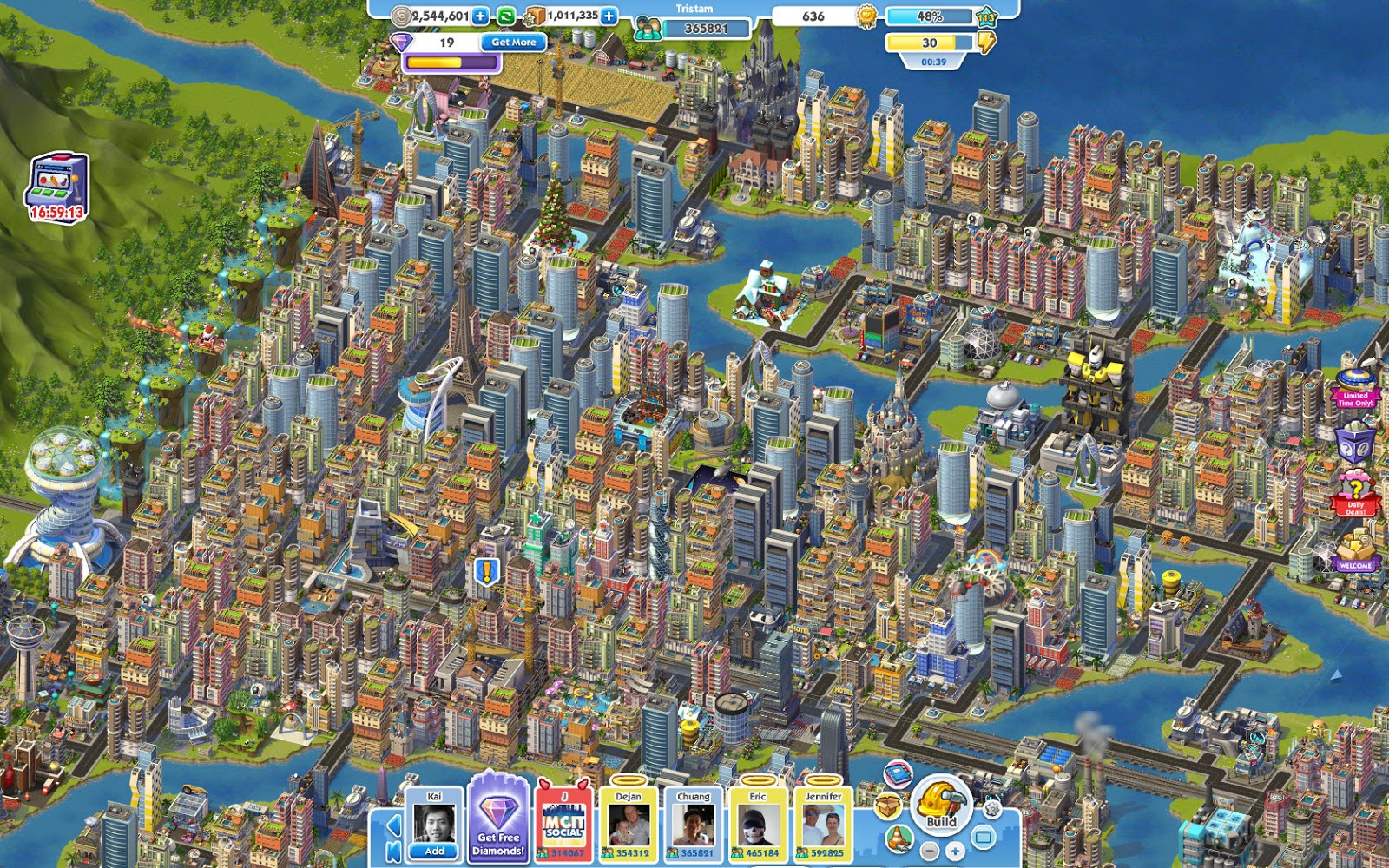The width and height of the screenshot is (1389, 868).
Task: Open the quest journal book
Action: click(x=898, y=775)
